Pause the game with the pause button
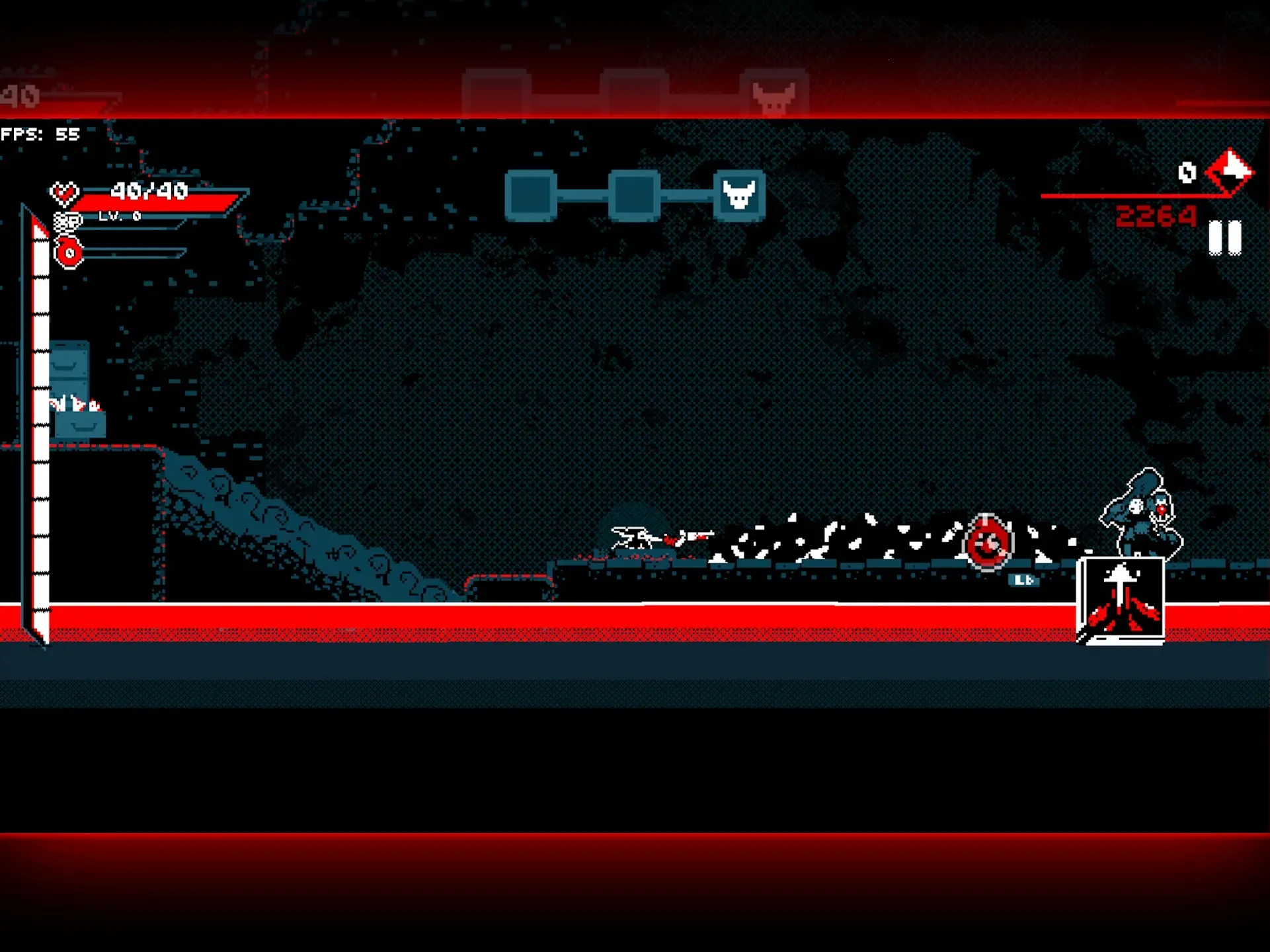 point(1224,235)
